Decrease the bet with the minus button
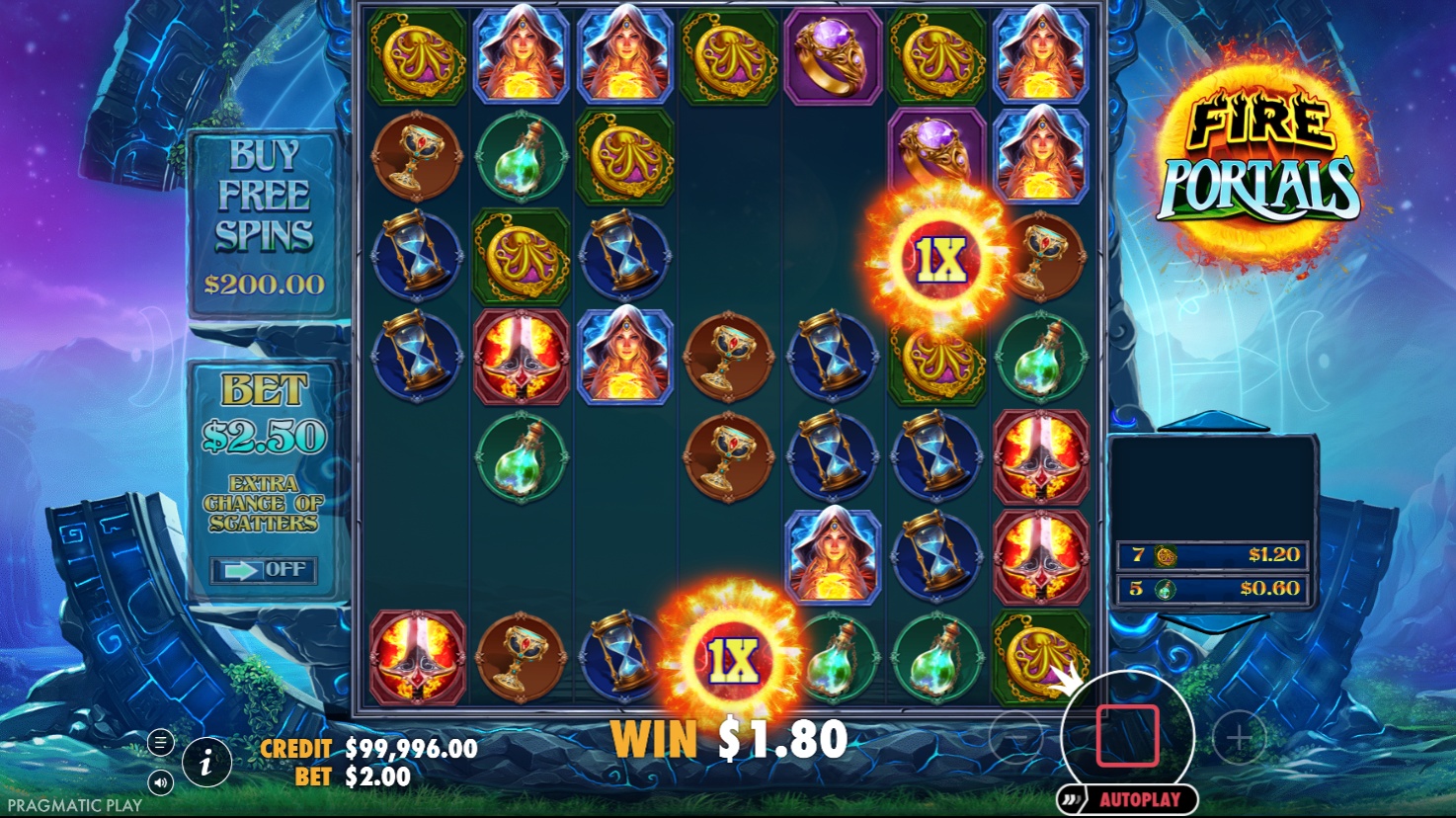 [1015, 736]
